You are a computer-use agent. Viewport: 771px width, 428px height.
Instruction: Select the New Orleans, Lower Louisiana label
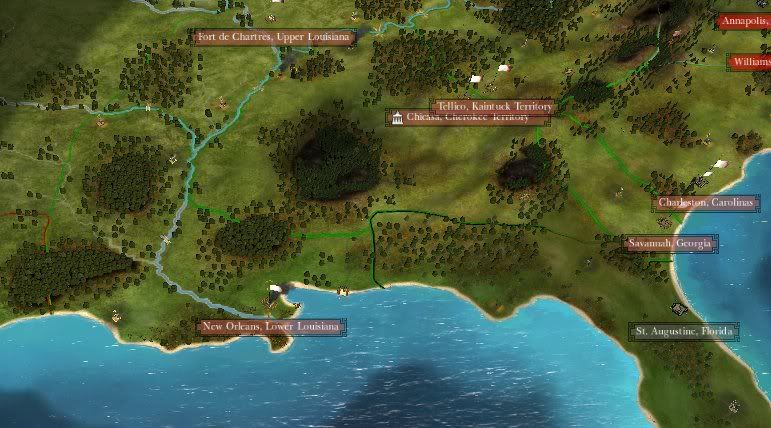(270, 326)
